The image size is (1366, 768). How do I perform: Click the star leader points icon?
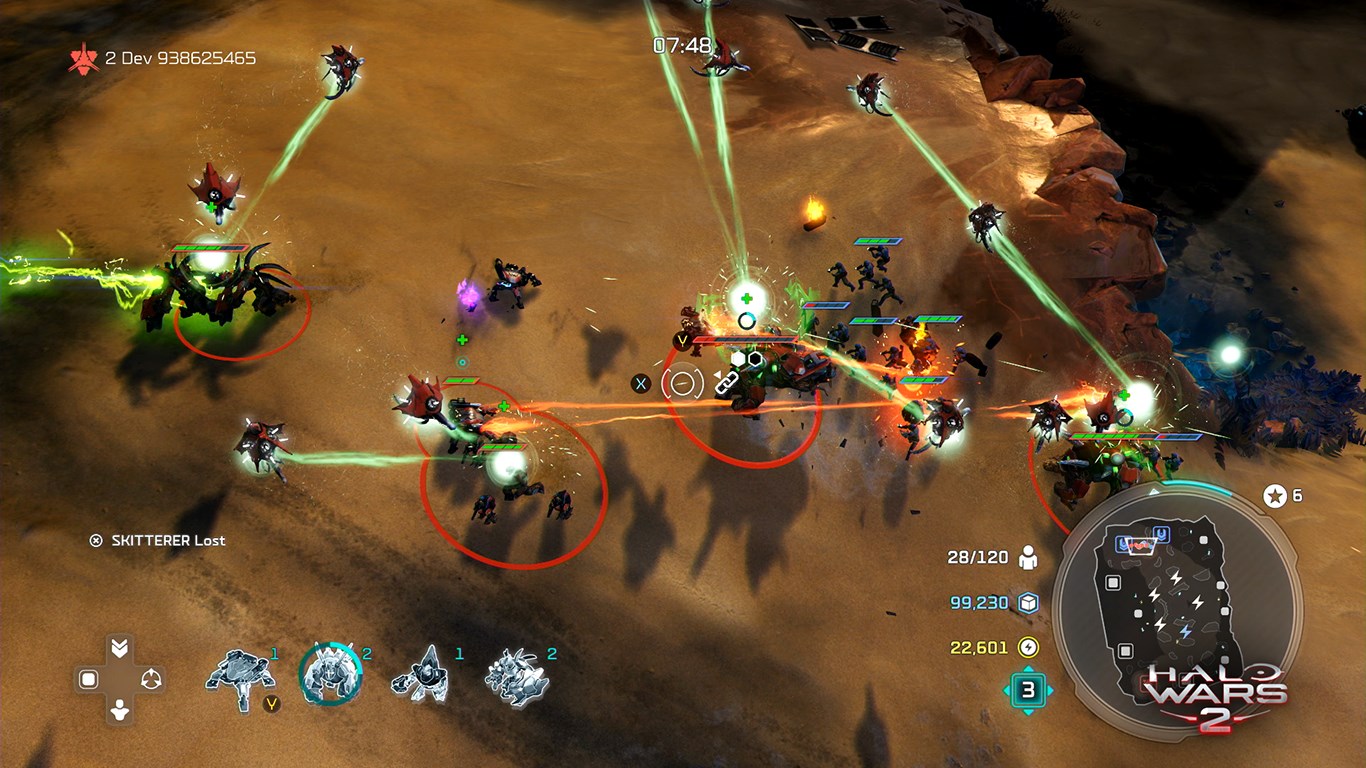click(x=1275, y=495)
